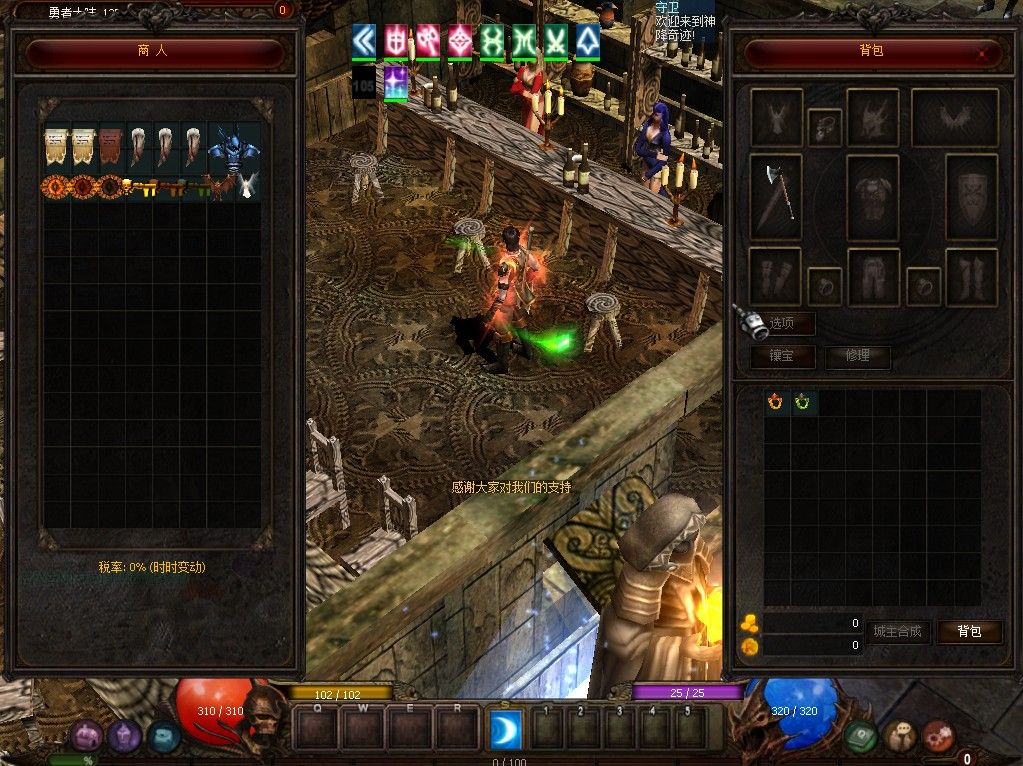Activate the crescent moon skill on hotbar
The height and width of the screenshot is (766, 1023).
(505, 729)
